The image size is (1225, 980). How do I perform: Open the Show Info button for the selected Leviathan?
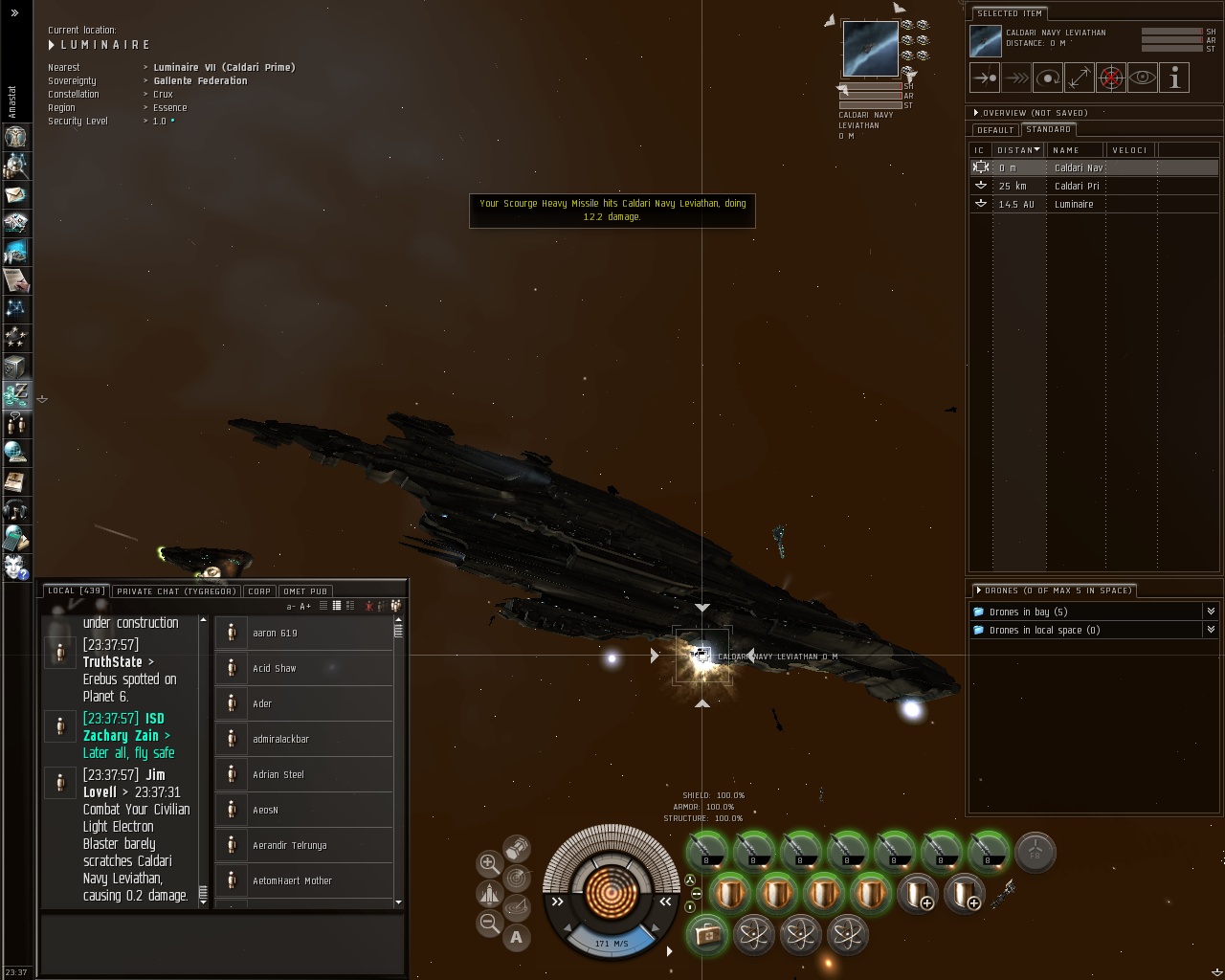[1174, 78]
